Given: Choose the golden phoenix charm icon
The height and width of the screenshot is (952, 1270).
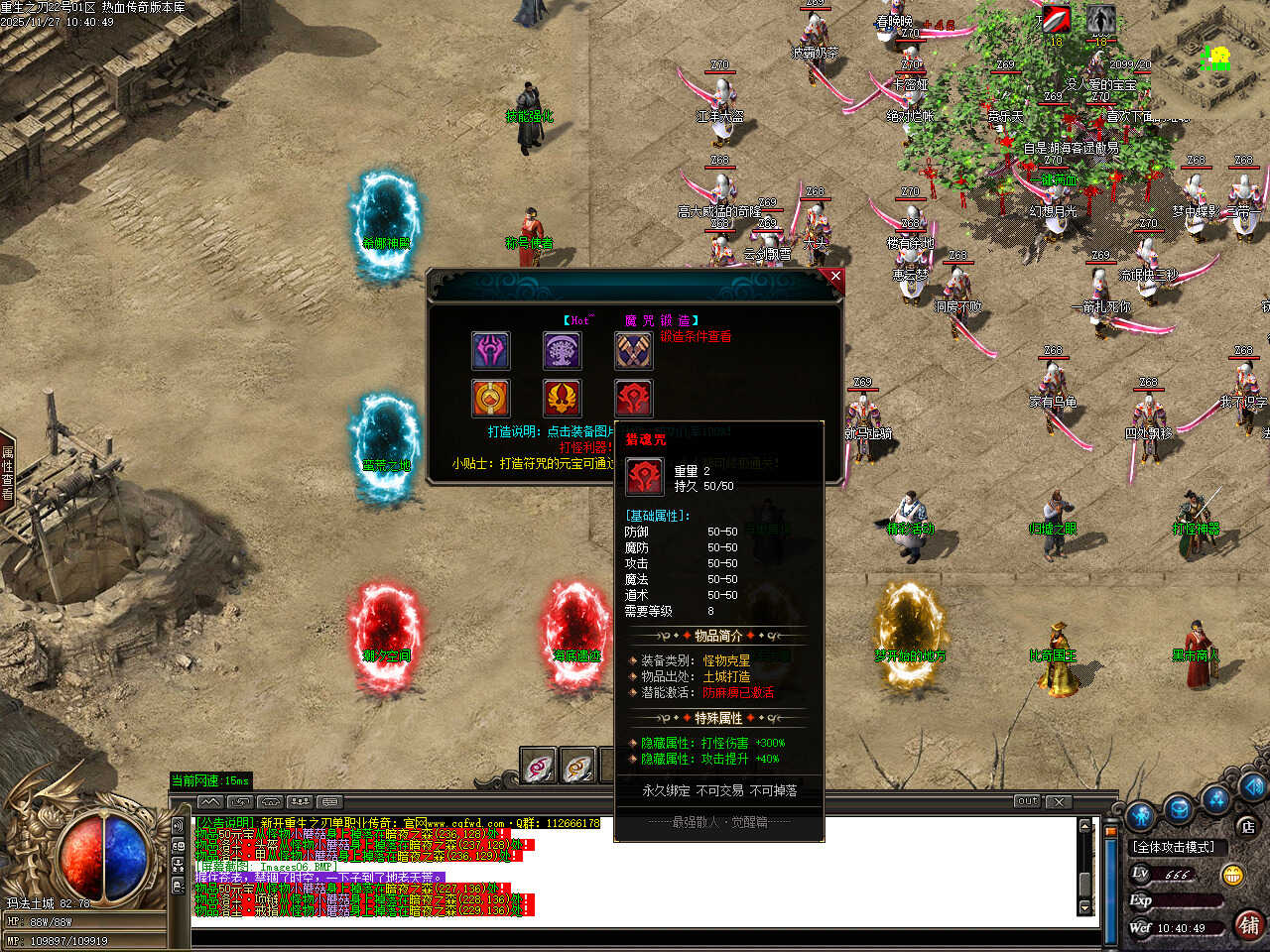Looking at the screenshot, I should (x=562, y=399).
